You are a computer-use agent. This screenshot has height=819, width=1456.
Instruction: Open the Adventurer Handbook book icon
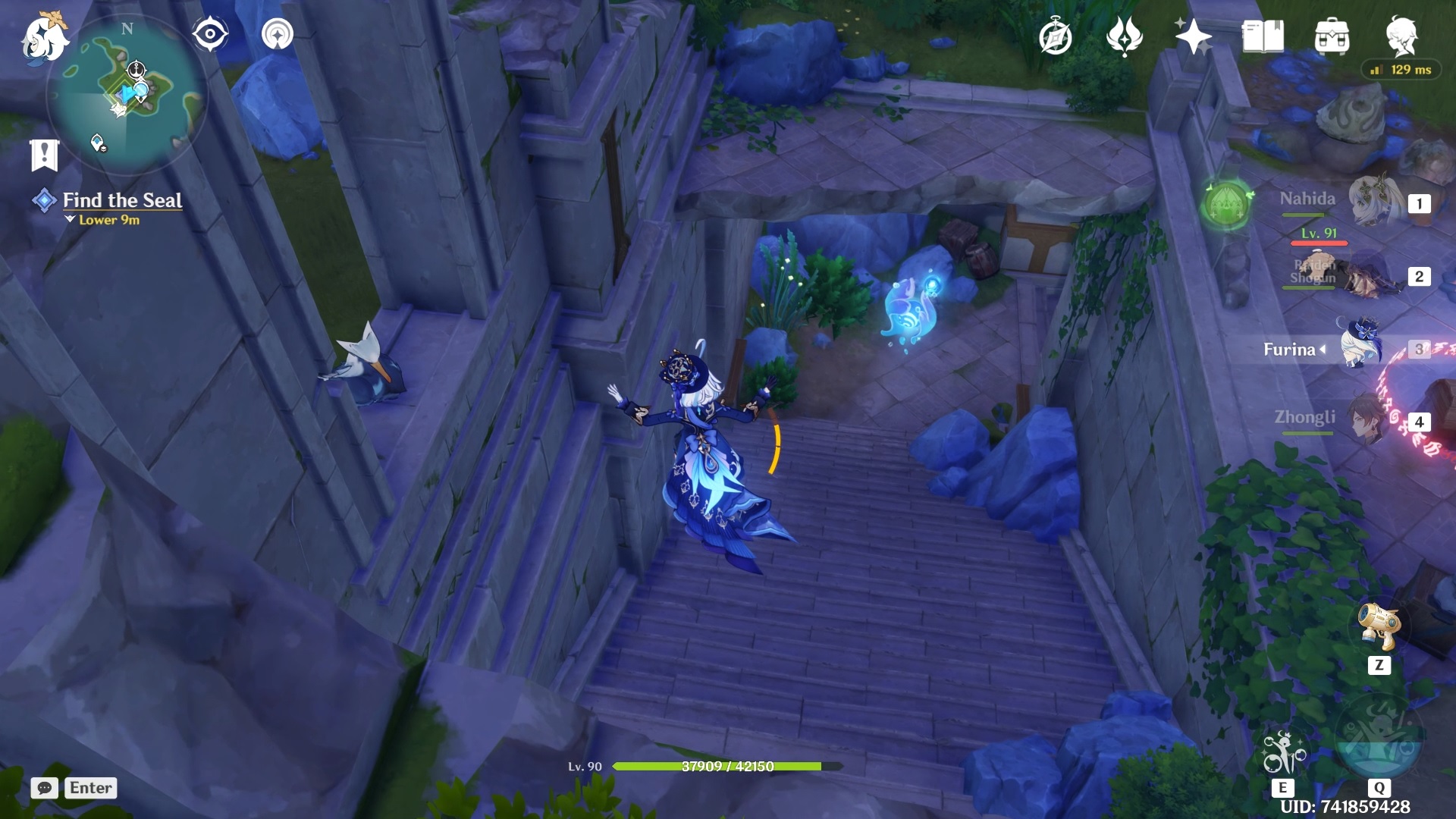[1263, 36]
